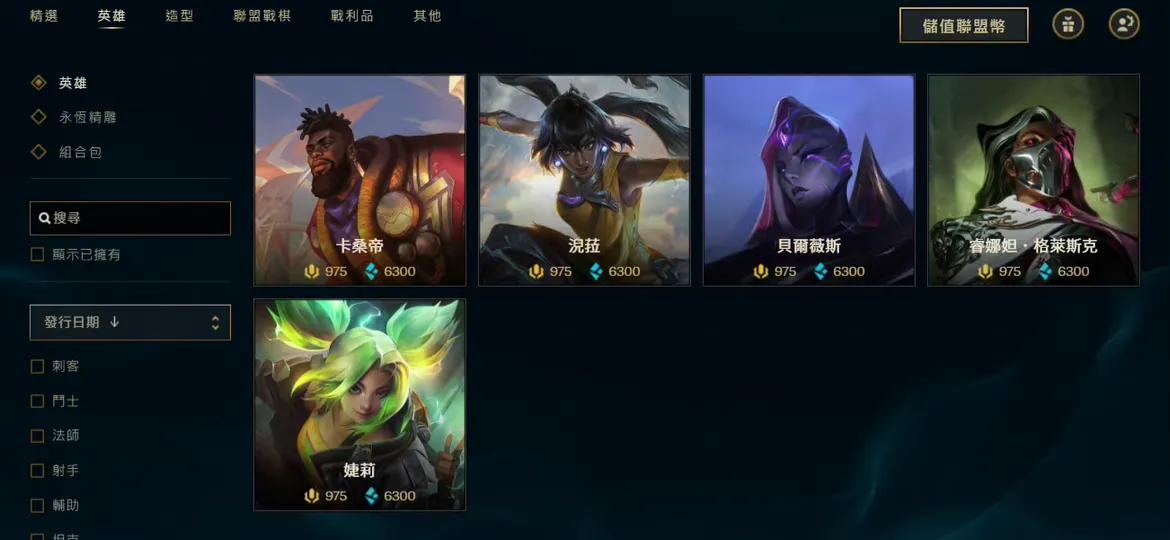The image size is (1170, 540).
Task: Switch to the 精選 store tab
Action: [x=44, y=16]
